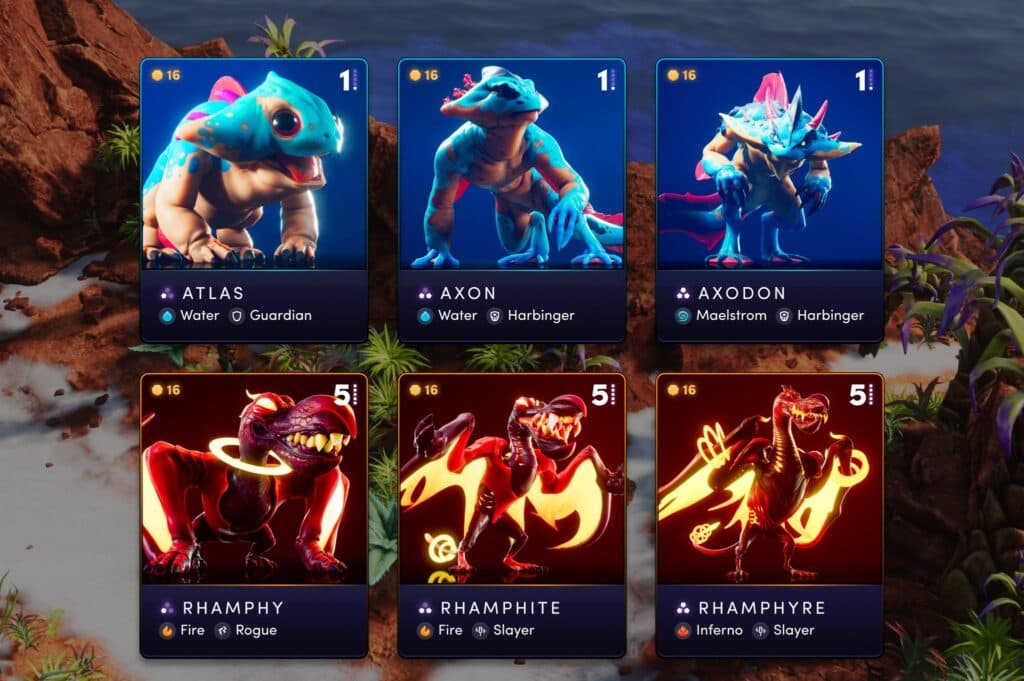
Task: Choose the Rhamphite card
Action: click(512, 515)
